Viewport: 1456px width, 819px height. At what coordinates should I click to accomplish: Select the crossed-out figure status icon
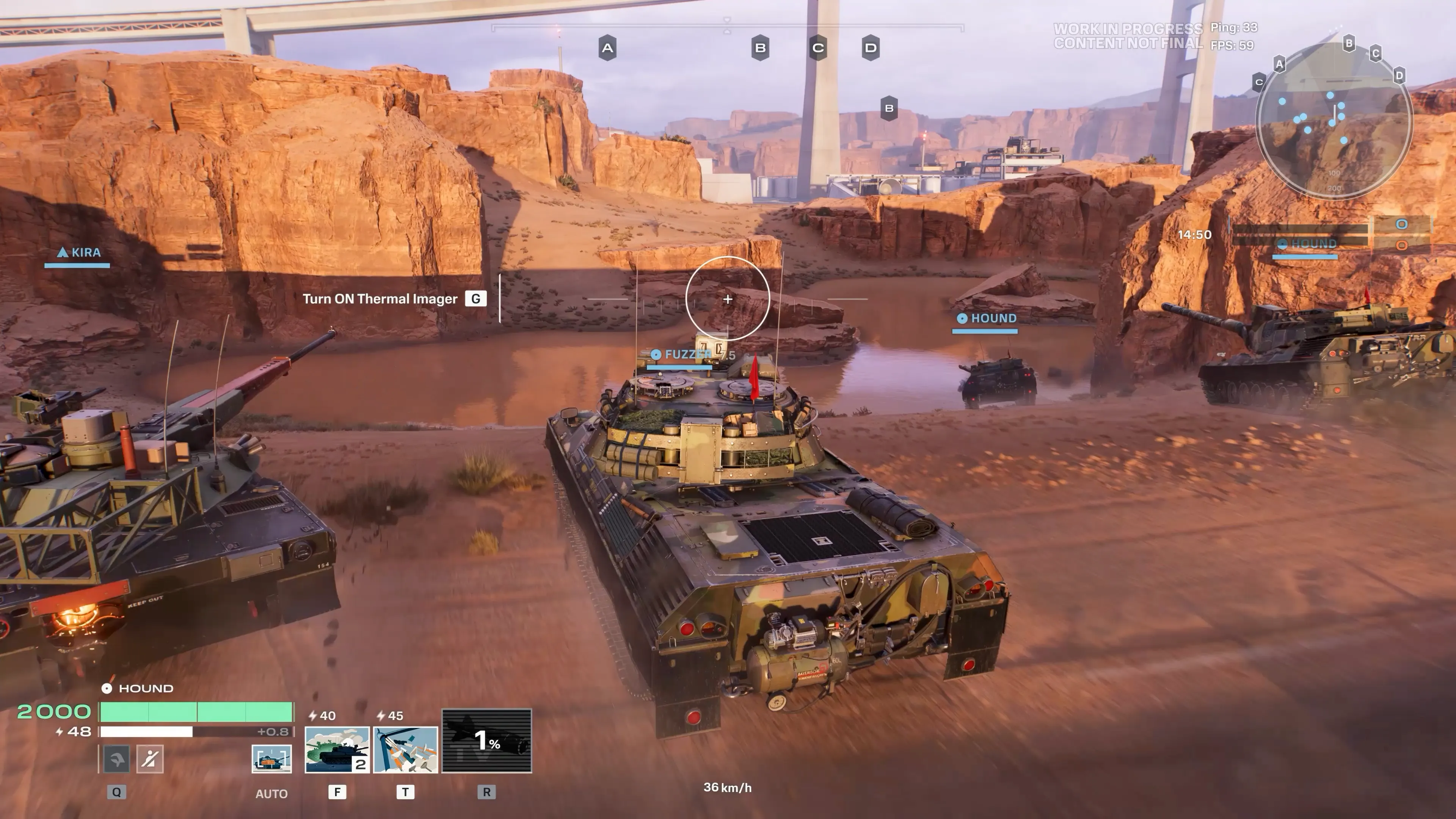(x=149, y=758)
